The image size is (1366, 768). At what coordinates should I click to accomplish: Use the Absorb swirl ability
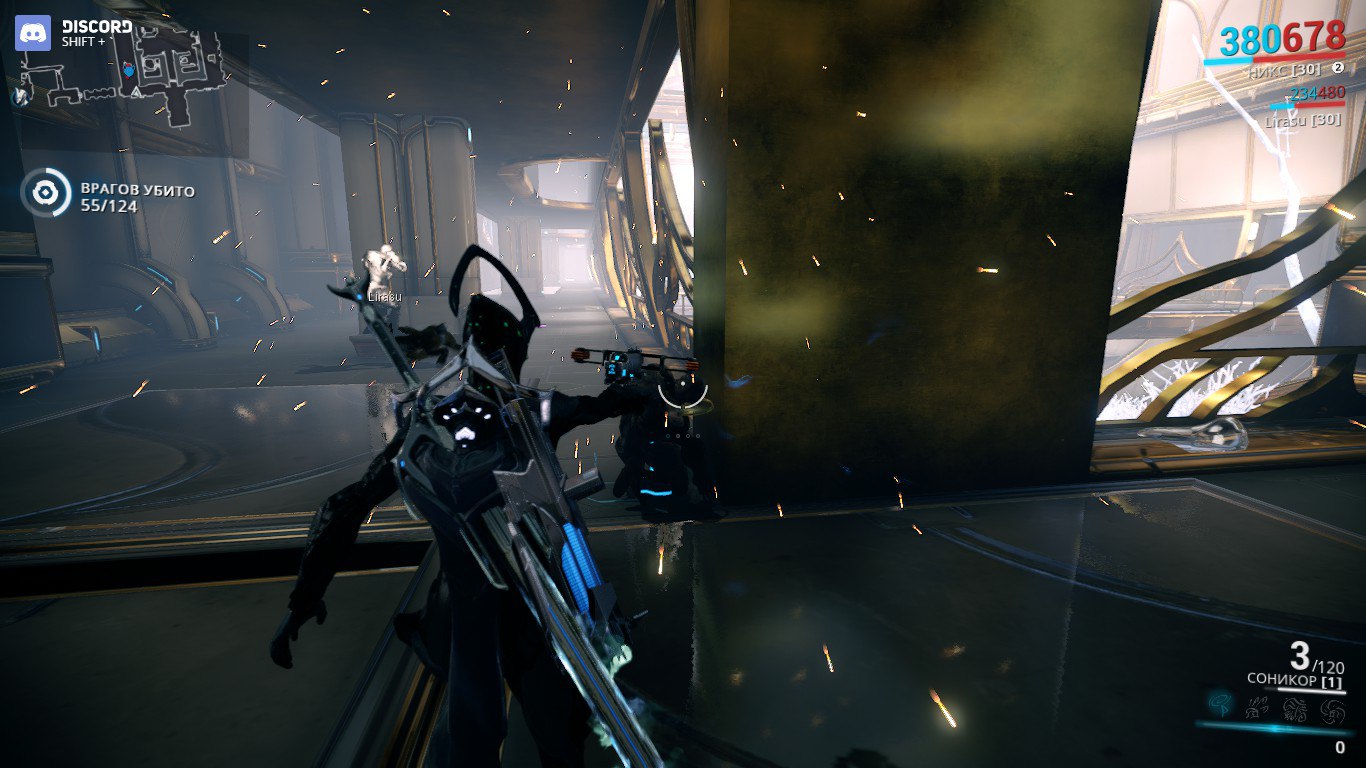(x=1331, y=709)
